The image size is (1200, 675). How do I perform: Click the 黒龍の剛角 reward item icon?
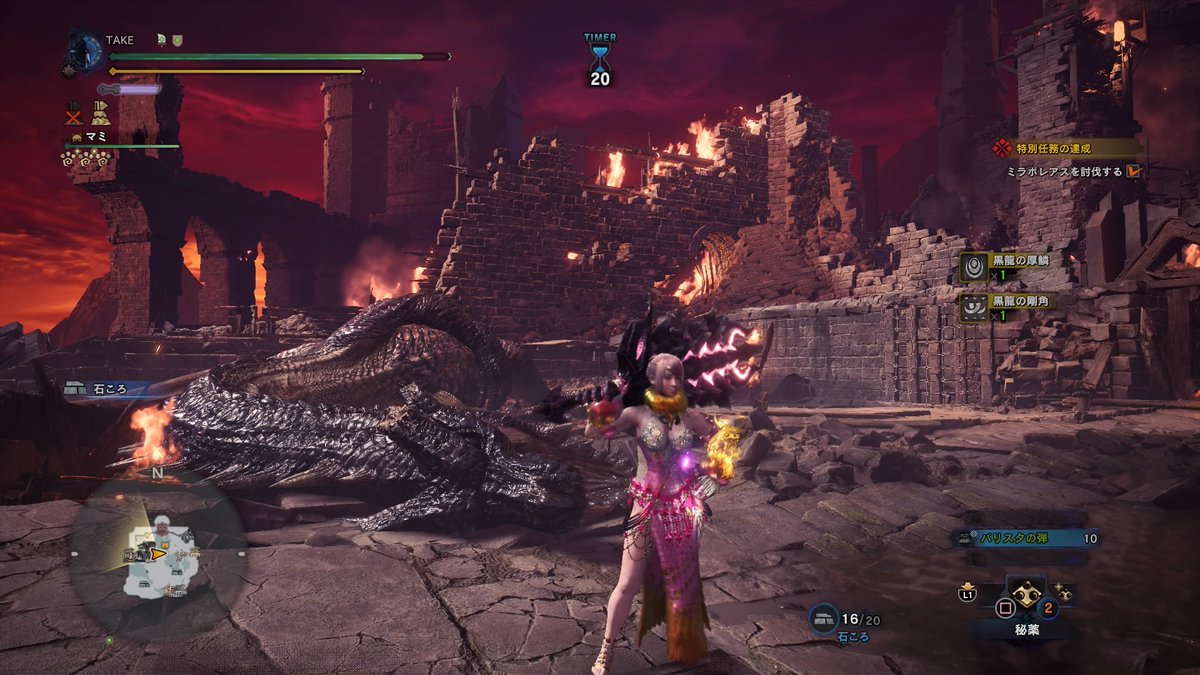[x=975, y=306]
